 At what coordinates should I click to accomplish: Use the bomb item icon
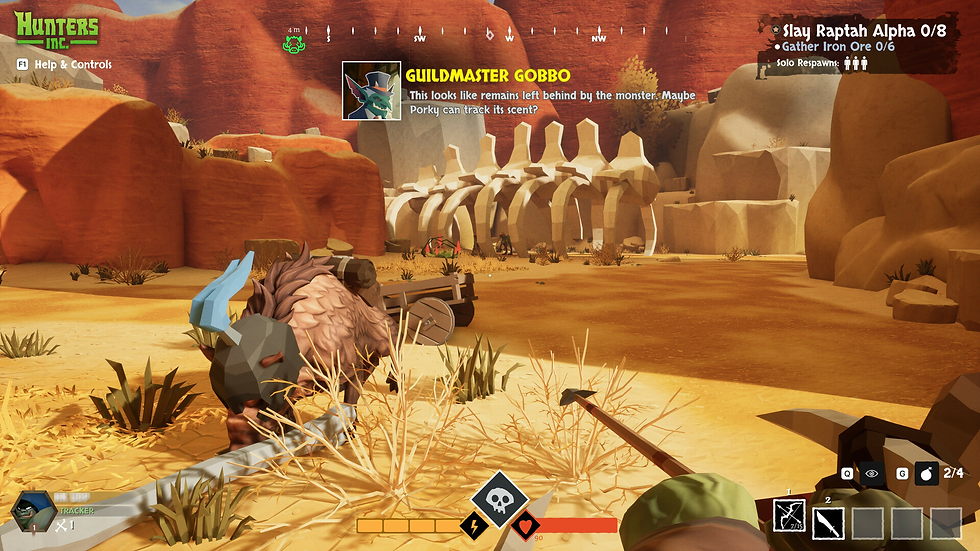[925, 474]
